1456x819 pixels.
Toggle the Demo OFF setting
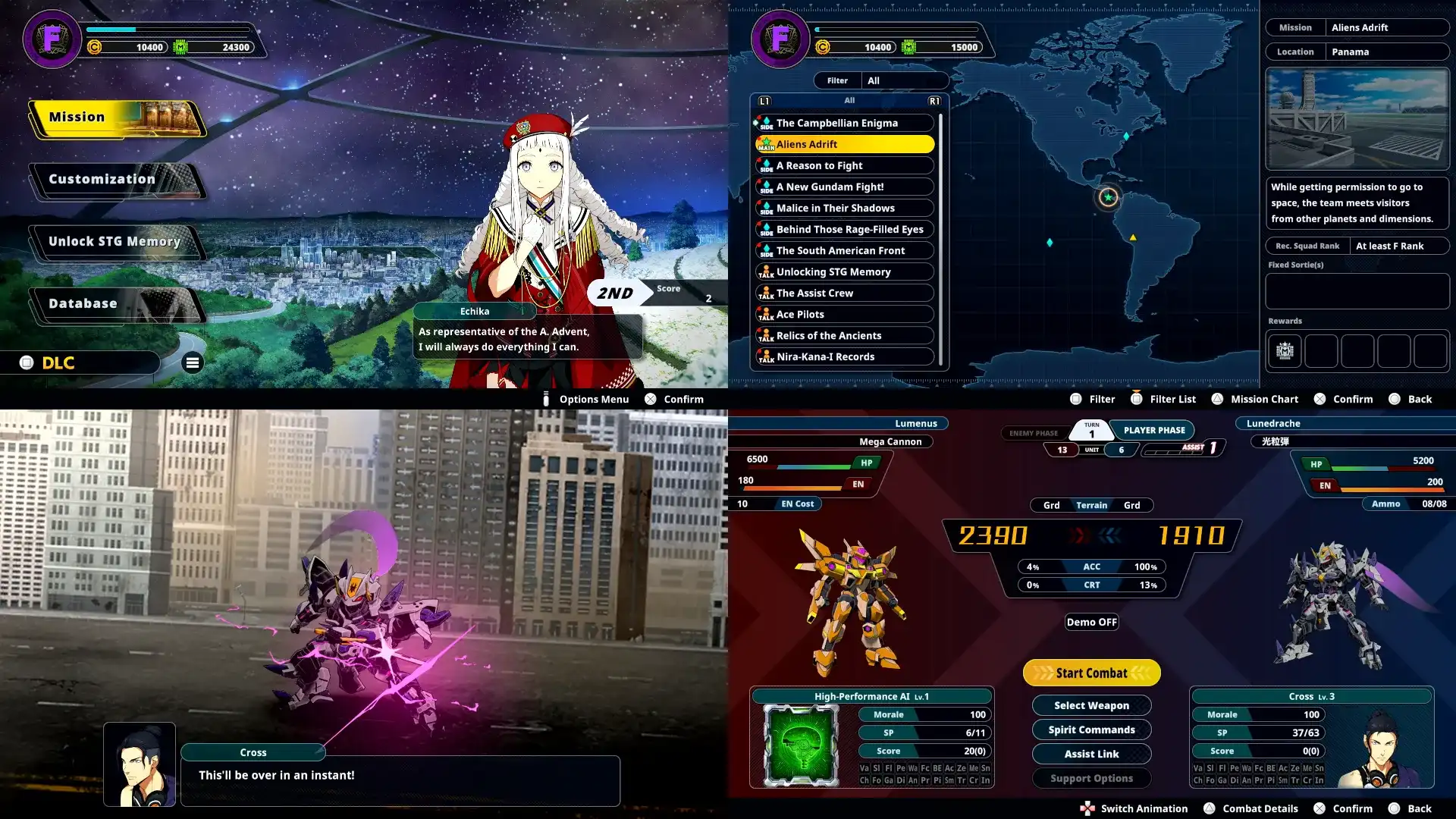click(x=1091, y=622)
